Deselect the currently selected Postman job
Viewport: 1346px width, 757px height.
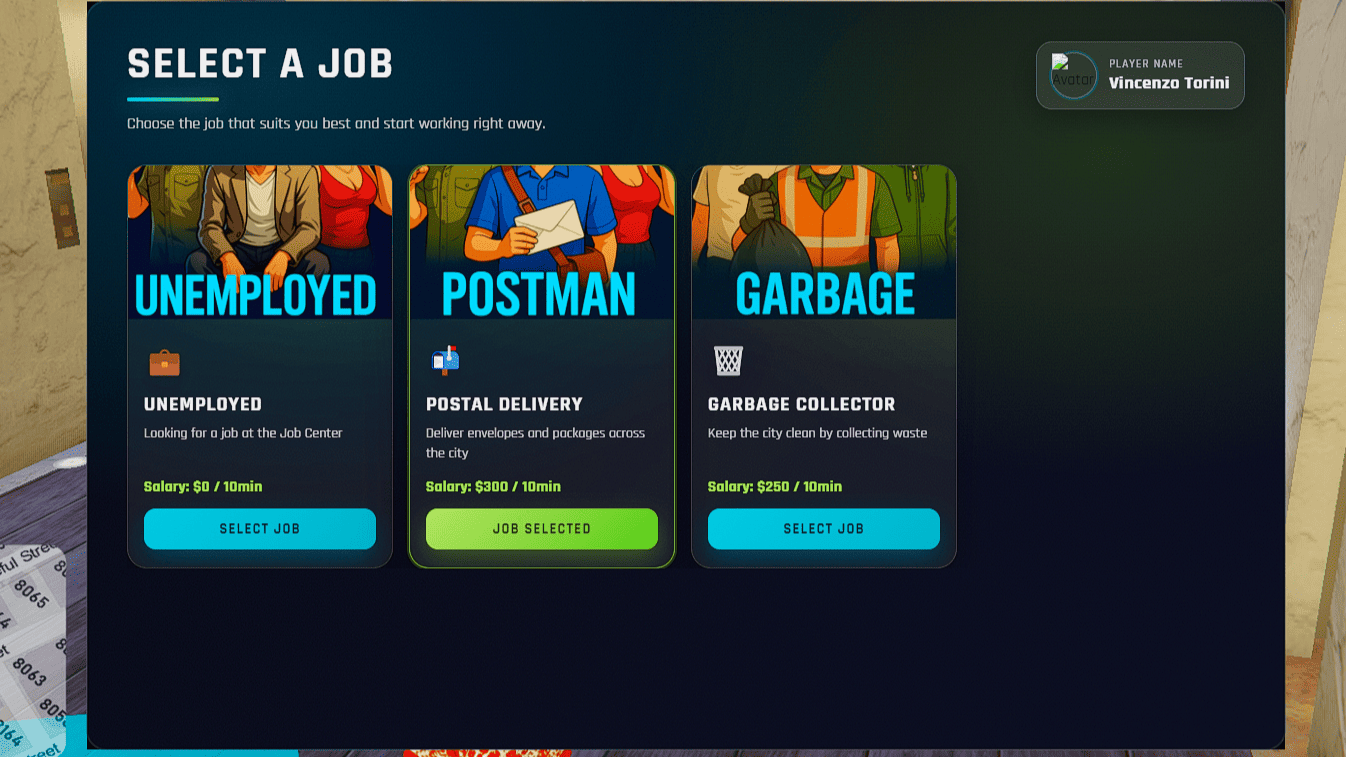541,529
